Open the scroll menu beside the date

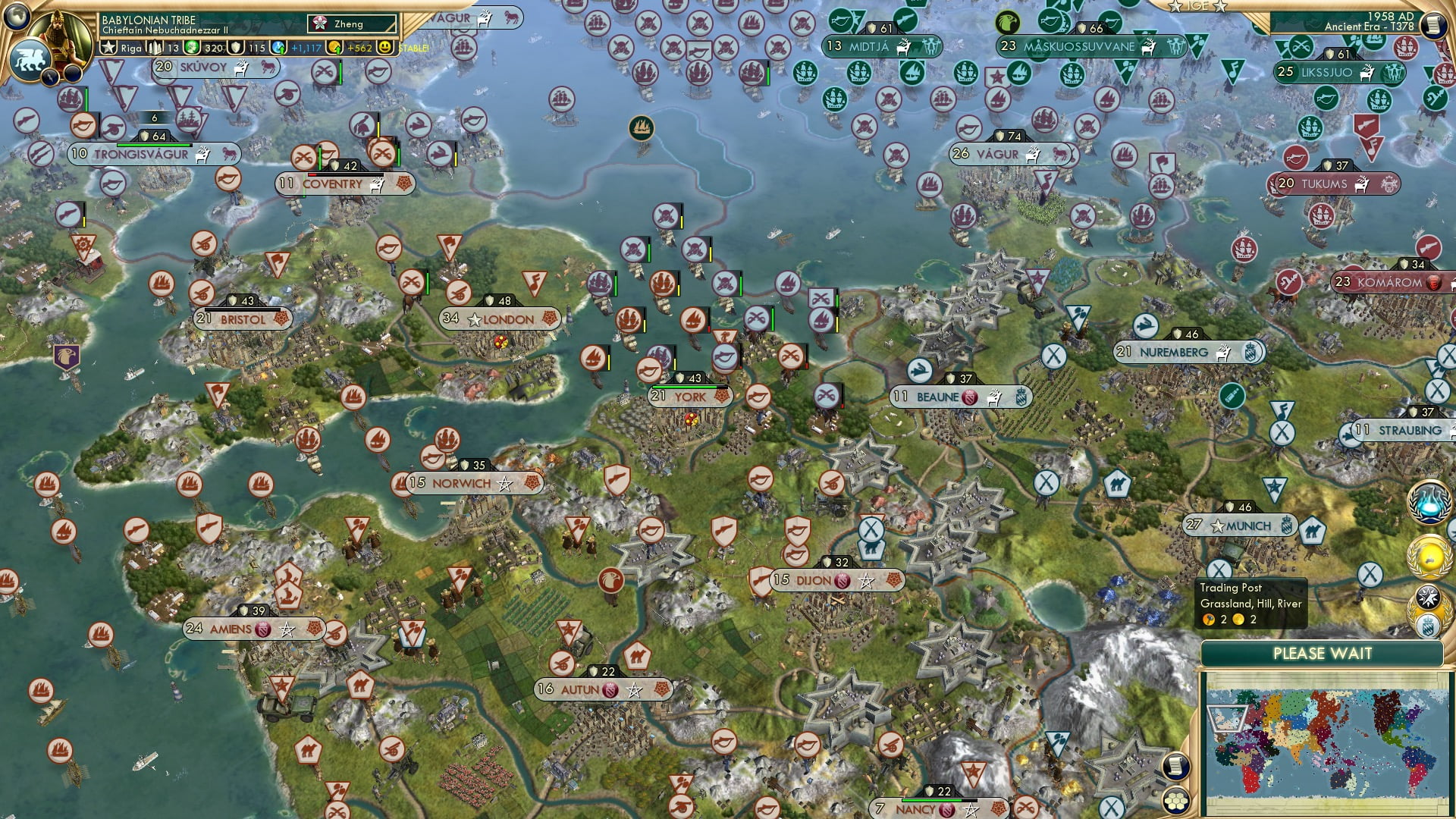tap(1433, 25)
